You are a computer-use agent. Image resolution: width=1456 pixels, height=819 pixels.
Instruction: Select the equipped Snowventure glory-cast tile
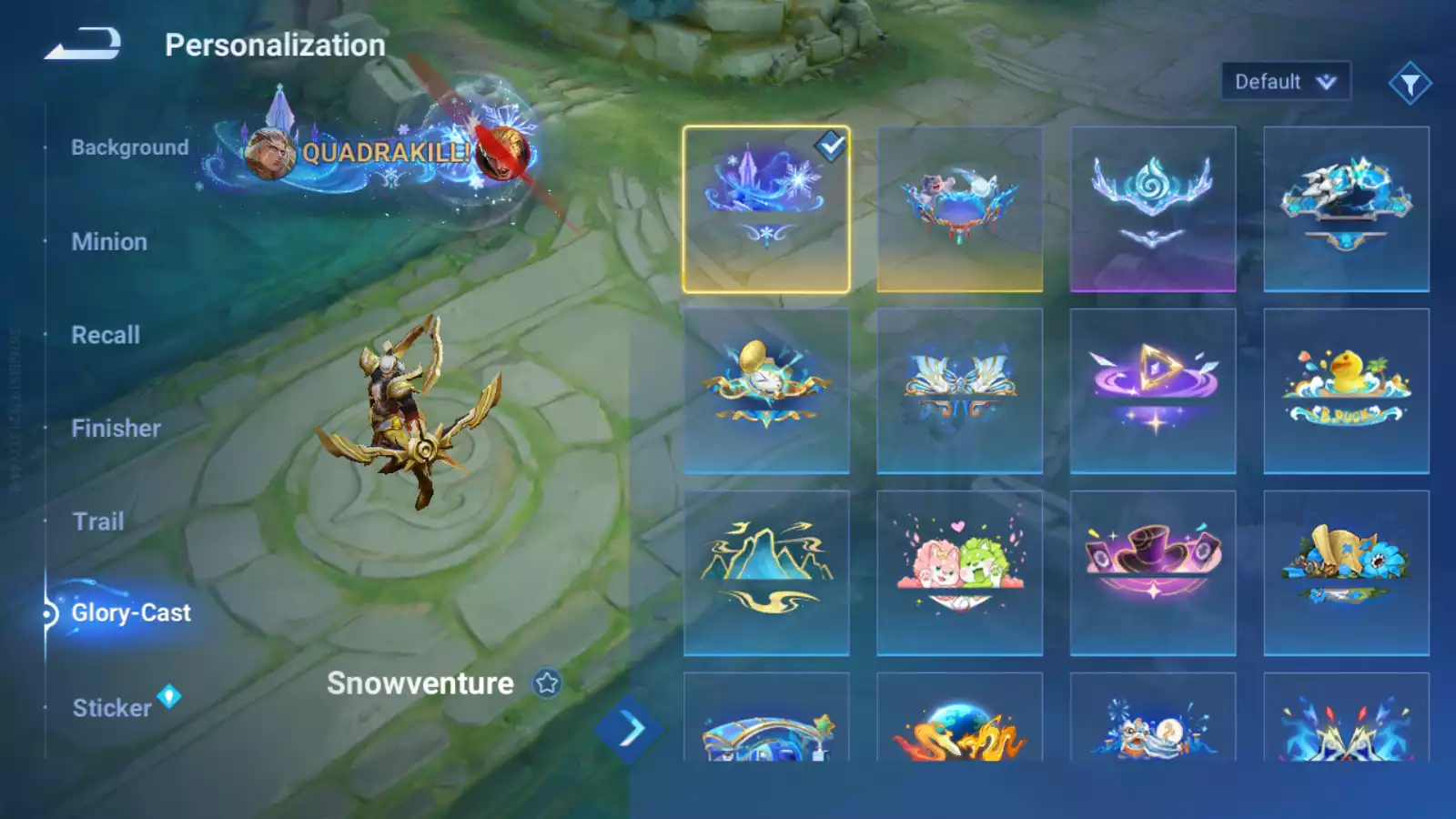tap(766, 209)
